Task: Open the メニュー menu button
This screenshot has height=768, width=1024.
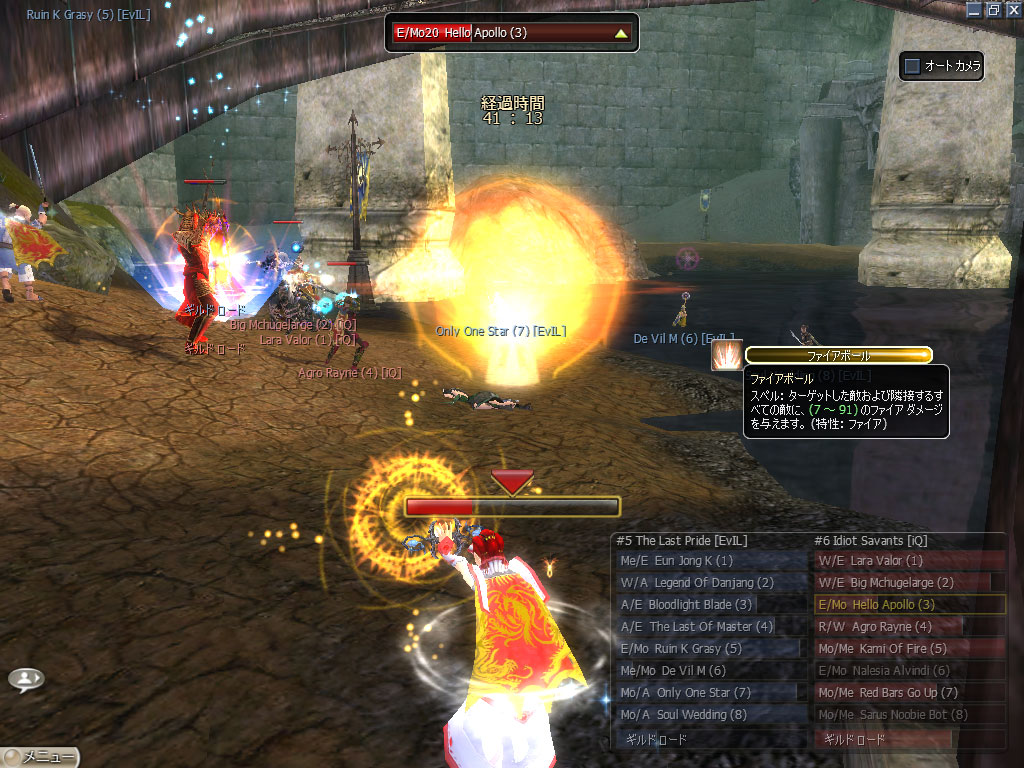Action: click(41, 757)
